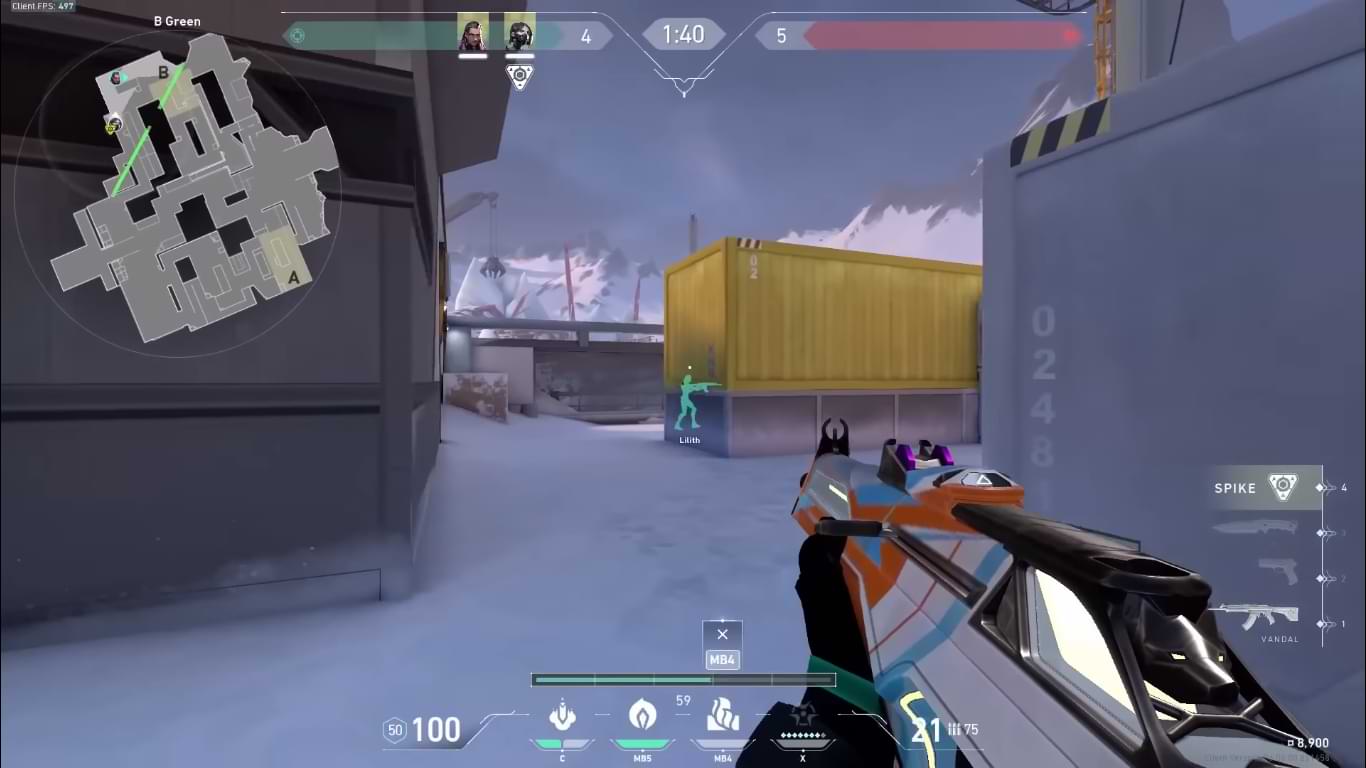Trigger the ability icon above the bottom MB4 label
Screen dimensions: 1366x768
pos(722,716)
